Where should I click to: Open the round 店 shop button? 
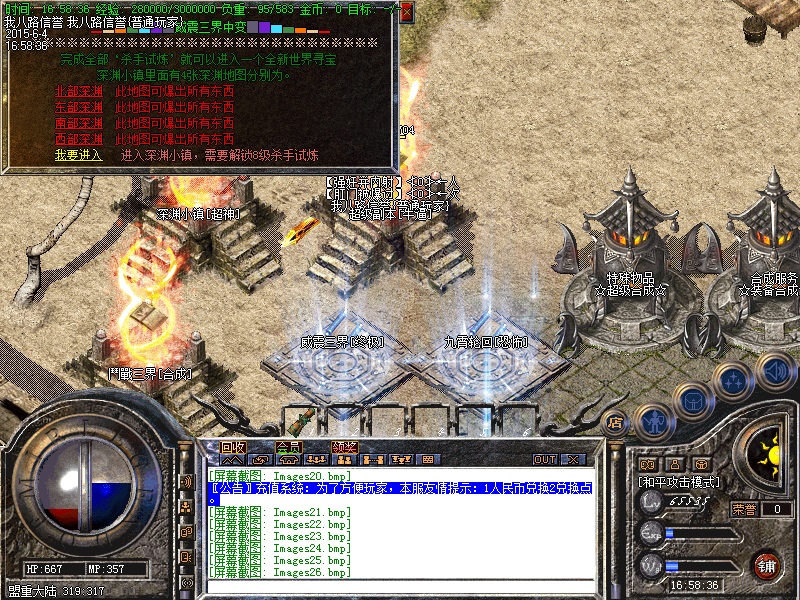(x=616, y=423)
